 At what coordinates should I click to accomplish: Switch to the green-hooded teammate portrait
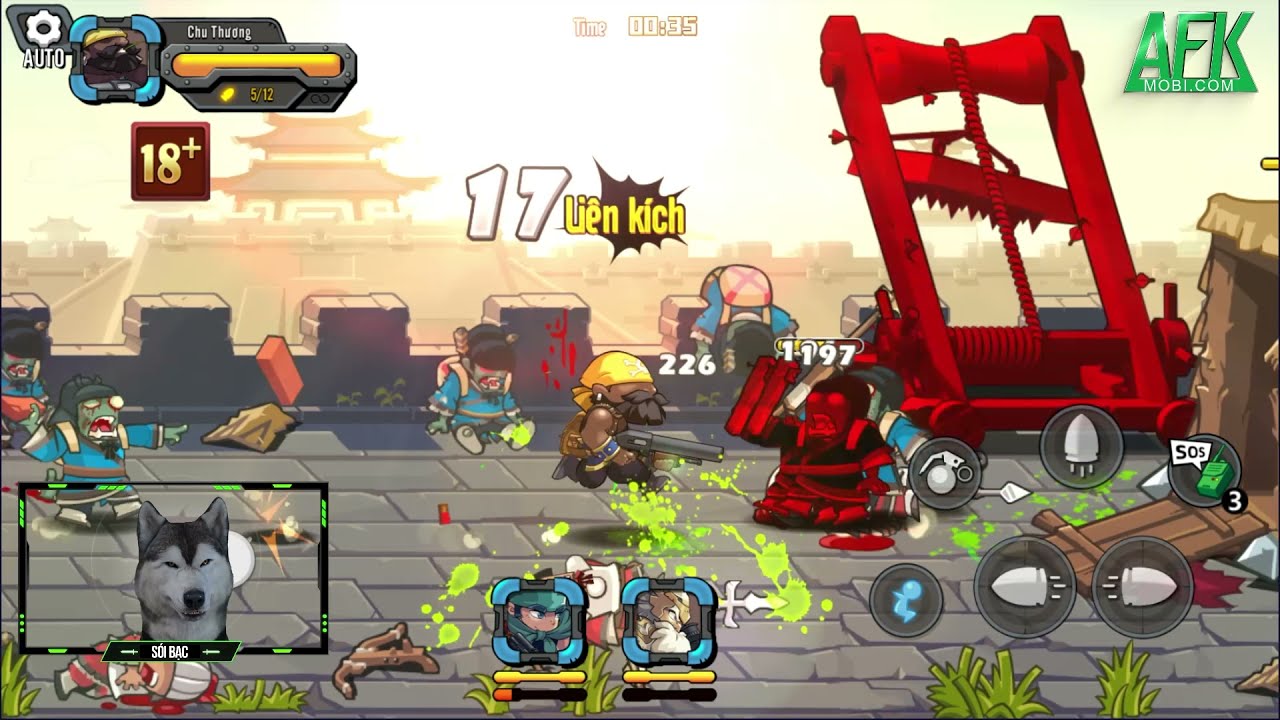coord(539,620)
